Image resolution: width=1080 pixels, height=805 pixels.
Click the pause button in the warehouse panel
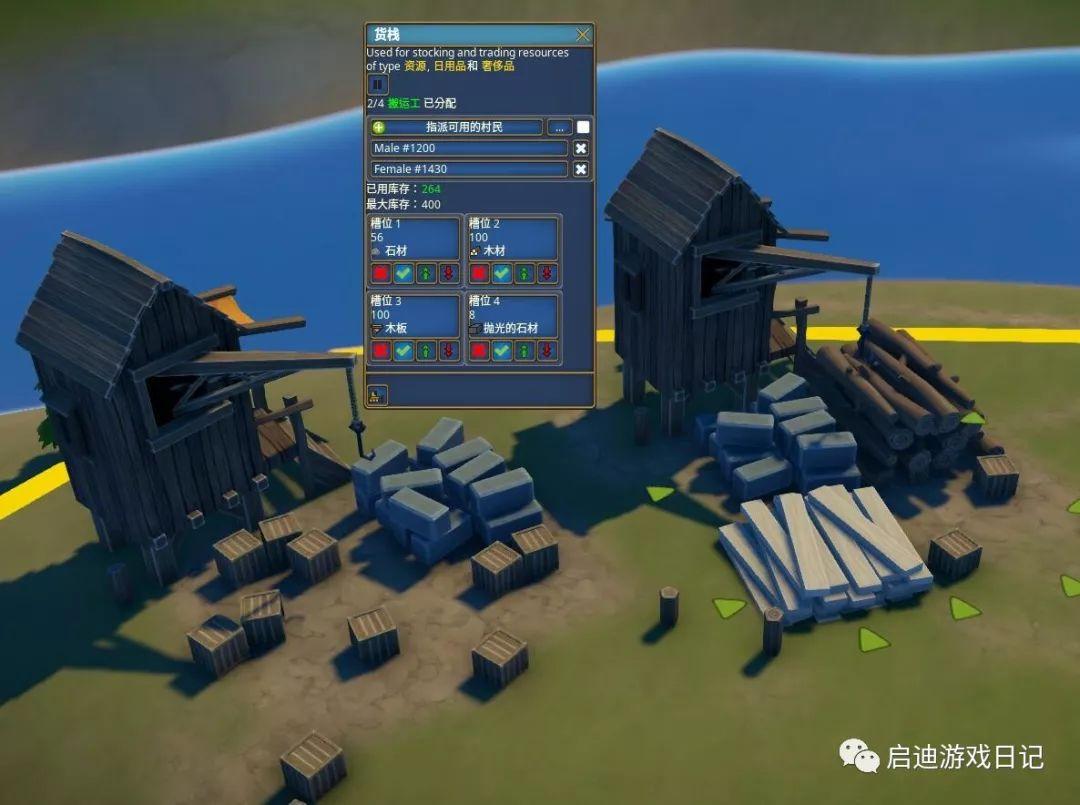coord(378,85)
